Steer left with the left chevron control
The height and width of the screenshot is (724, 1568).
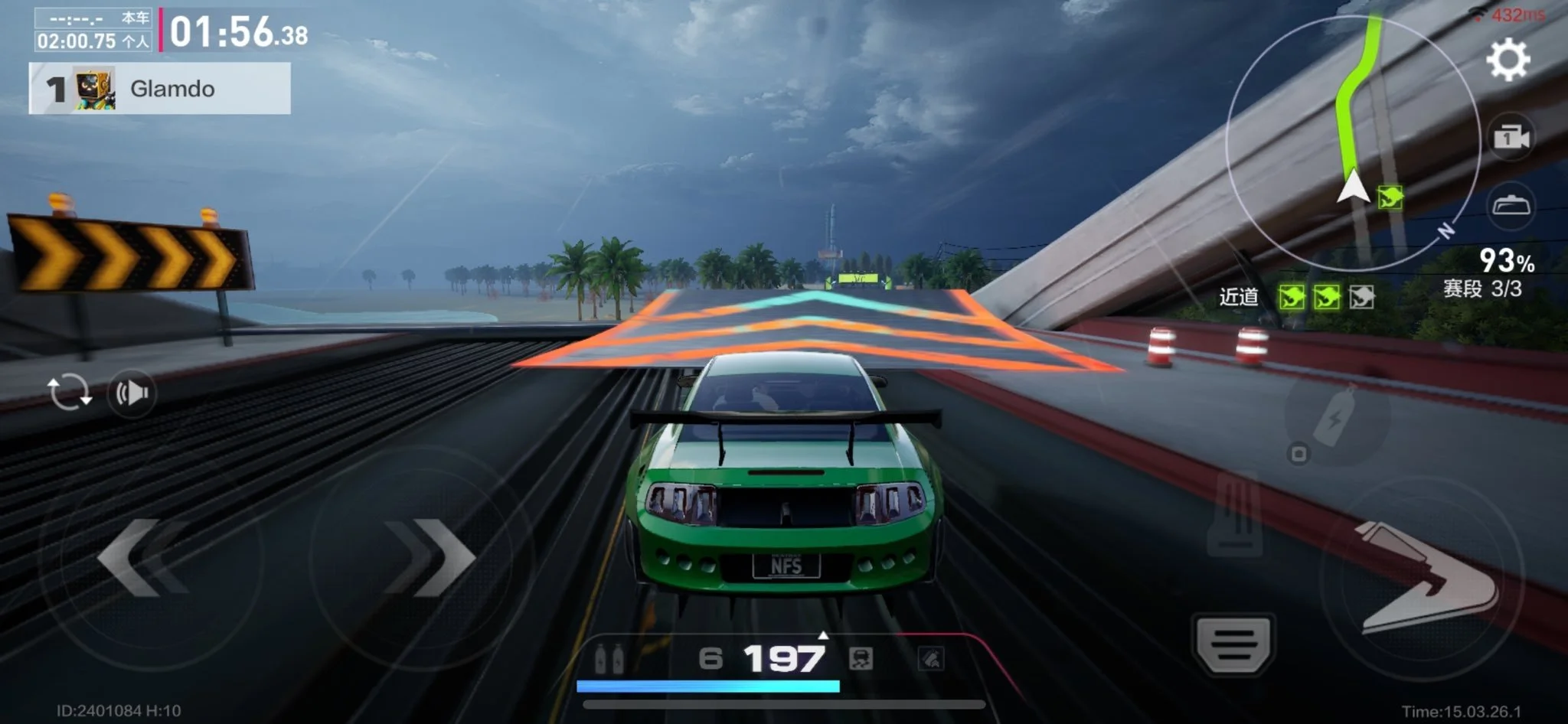(x=142, y=557)
